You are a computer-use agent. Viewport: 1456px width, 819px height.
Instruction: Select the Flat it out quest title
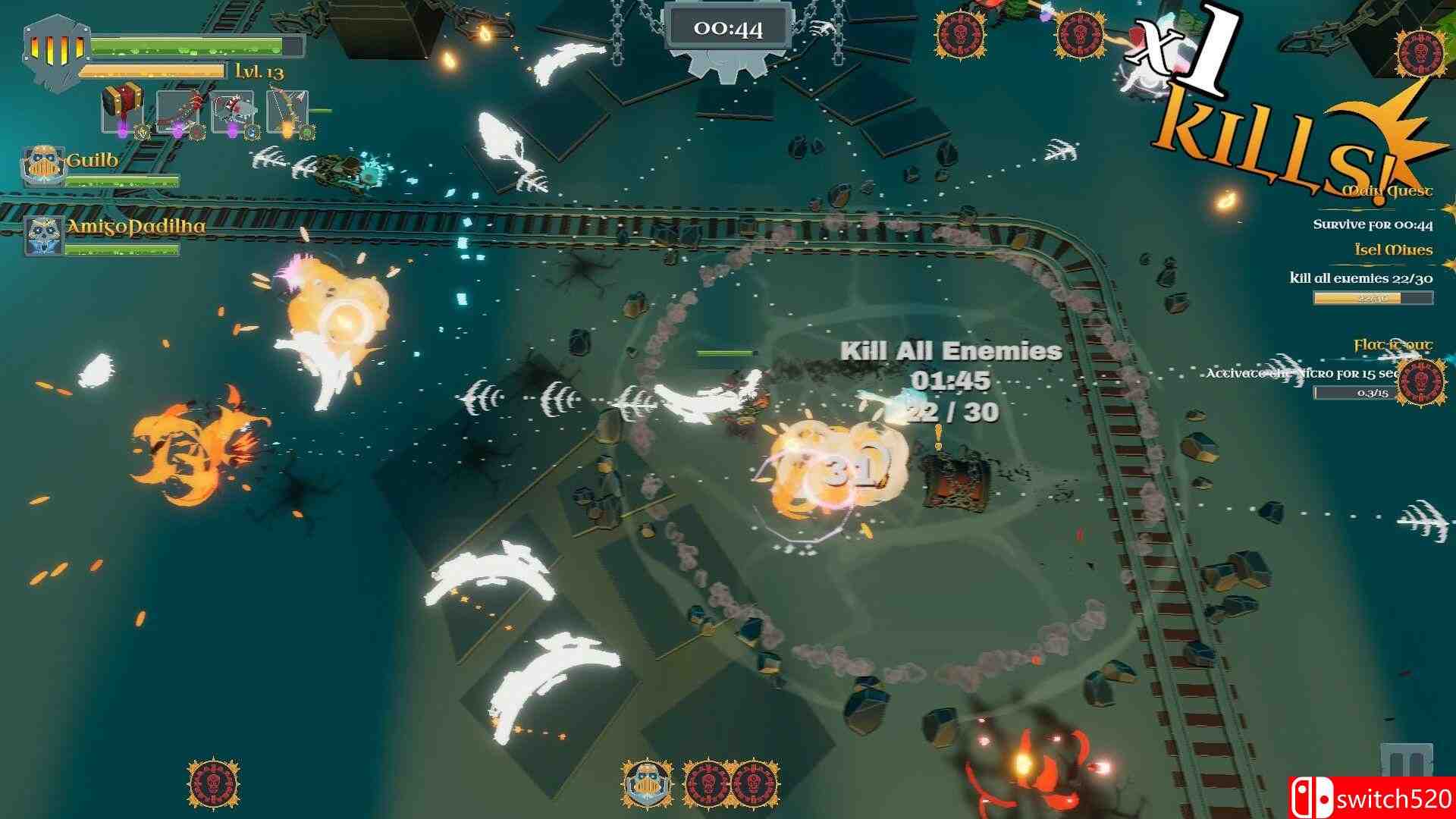(1394, 344)
